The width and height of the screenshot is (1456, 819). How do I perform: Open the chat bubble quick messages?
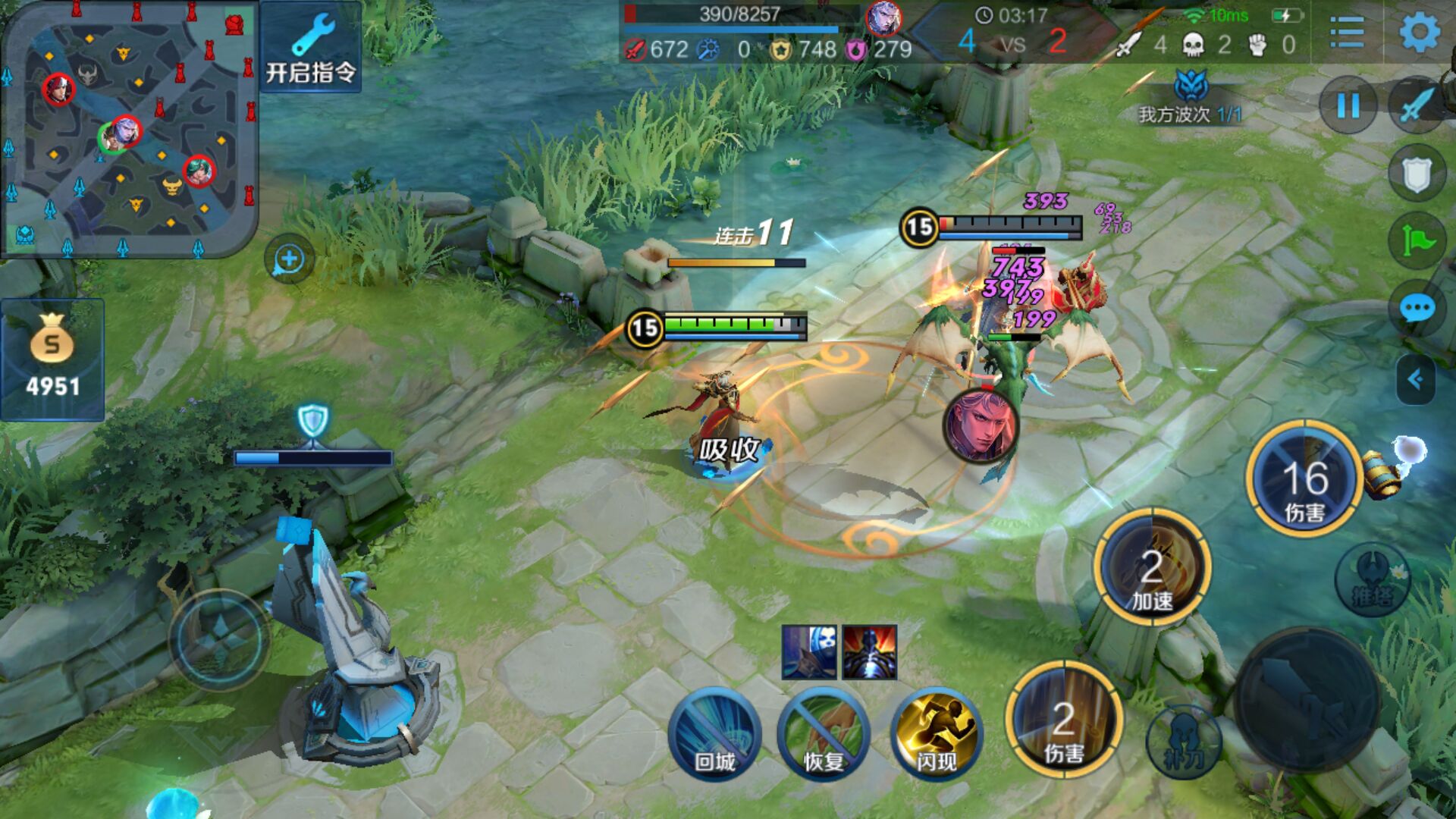tap(1416, 309)
